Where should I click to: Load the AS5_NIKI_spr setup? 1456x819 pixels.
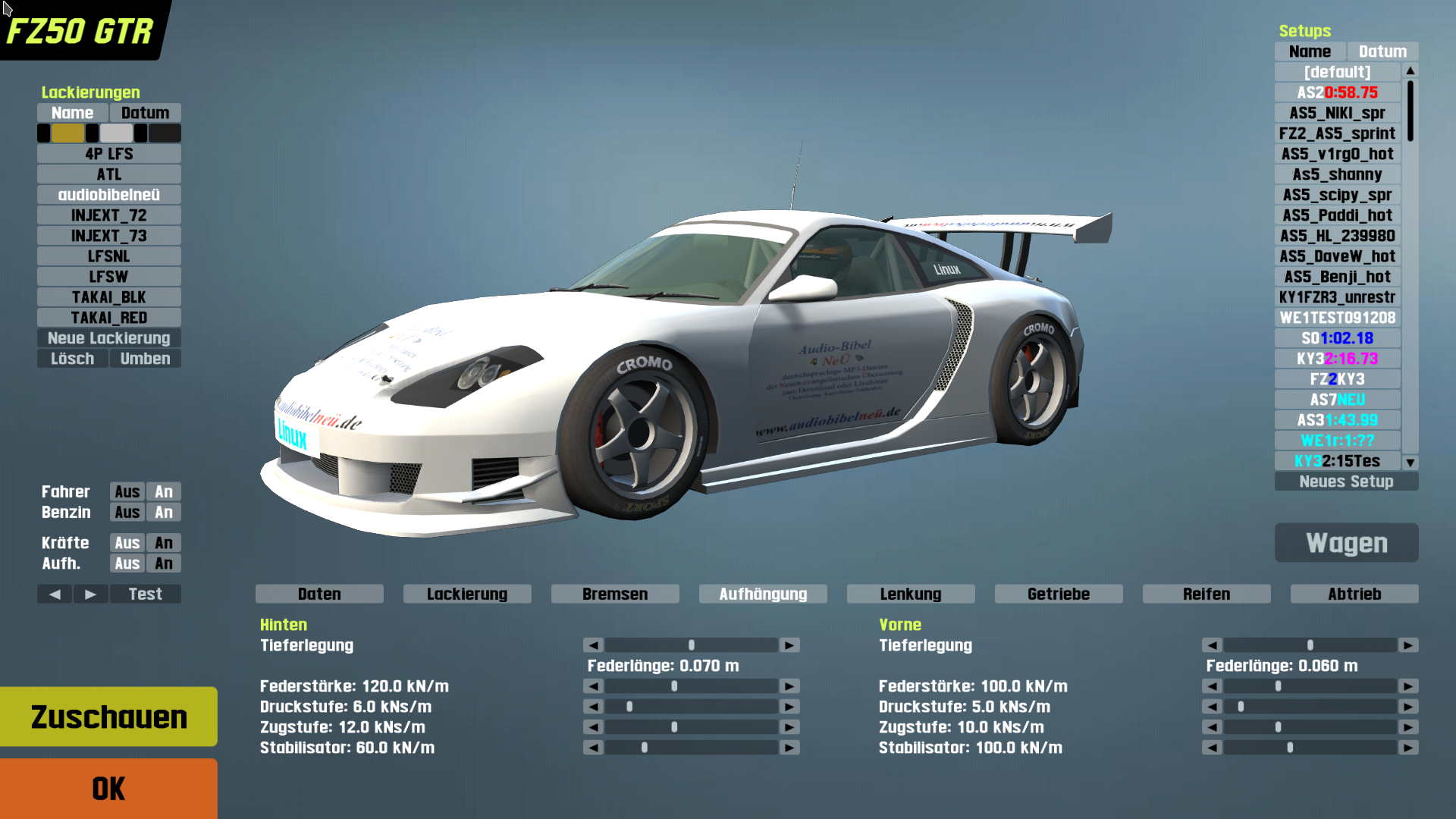pos(1337,113)
